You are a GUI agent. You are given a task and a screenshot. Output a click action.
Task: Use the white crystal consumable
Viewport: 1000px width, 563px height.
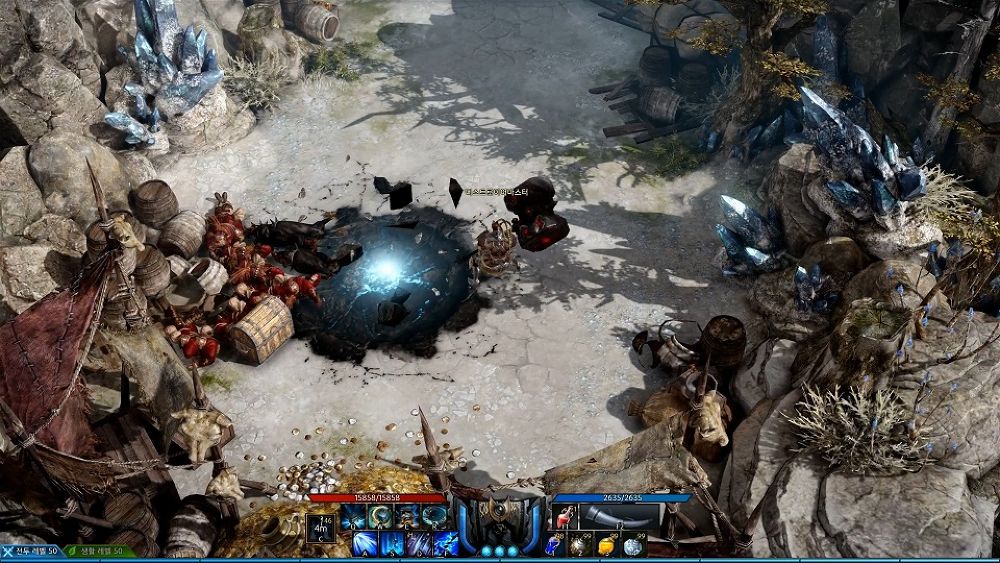(632, 545)
